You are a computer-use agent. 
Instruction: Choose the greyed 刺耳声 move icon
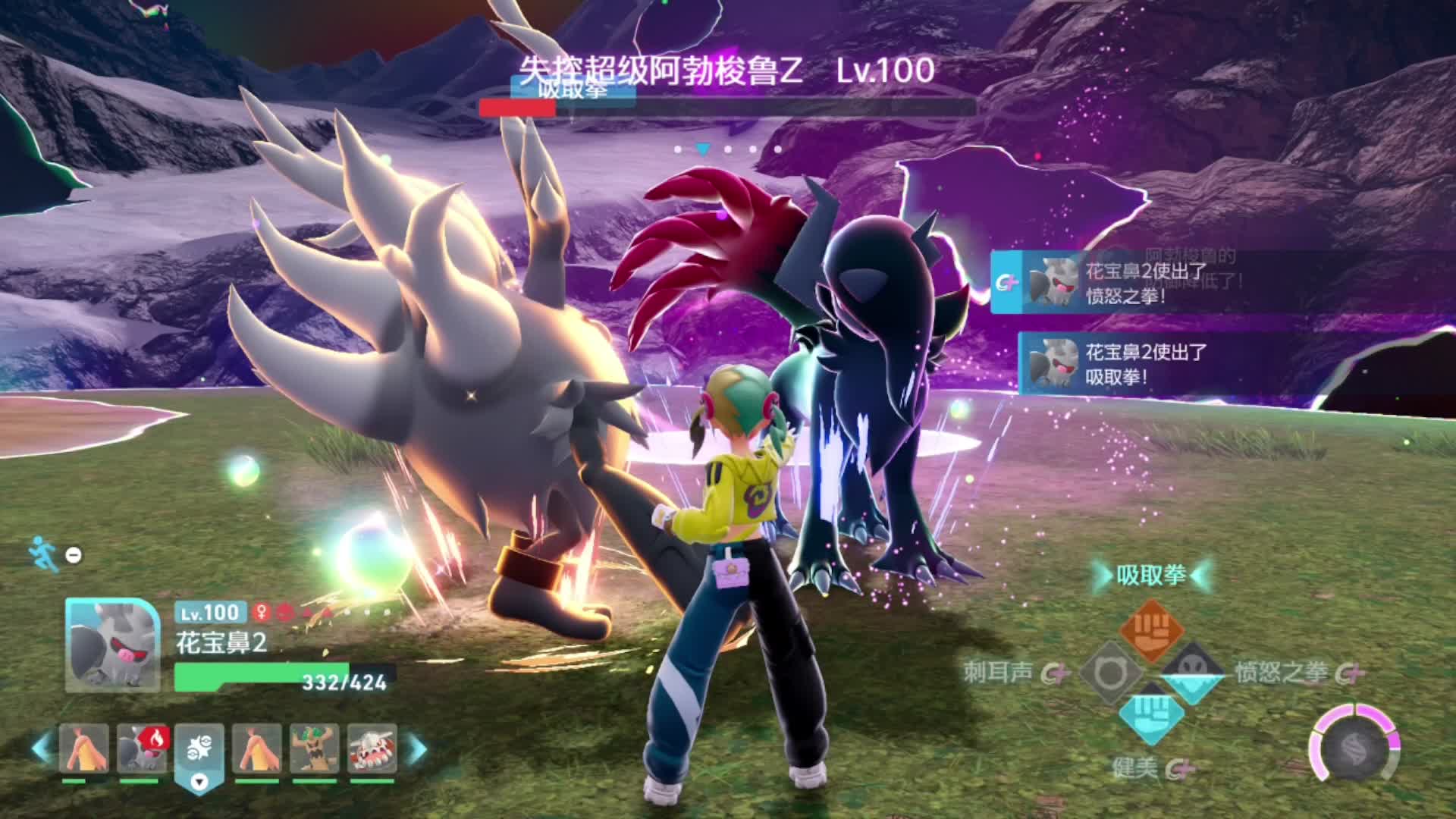point(1109,673)
